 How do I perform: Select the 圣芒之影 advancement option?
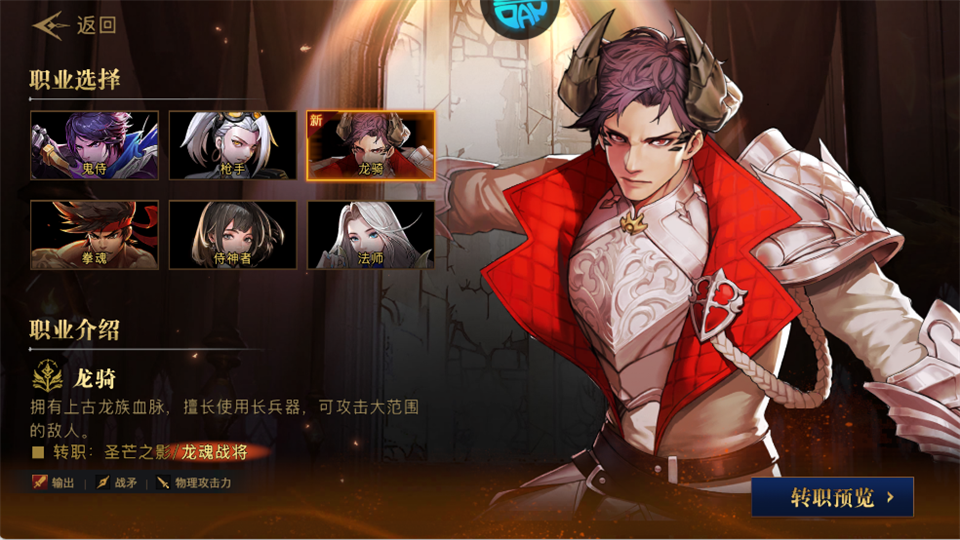pyautogui.click(x=137, y=452)
